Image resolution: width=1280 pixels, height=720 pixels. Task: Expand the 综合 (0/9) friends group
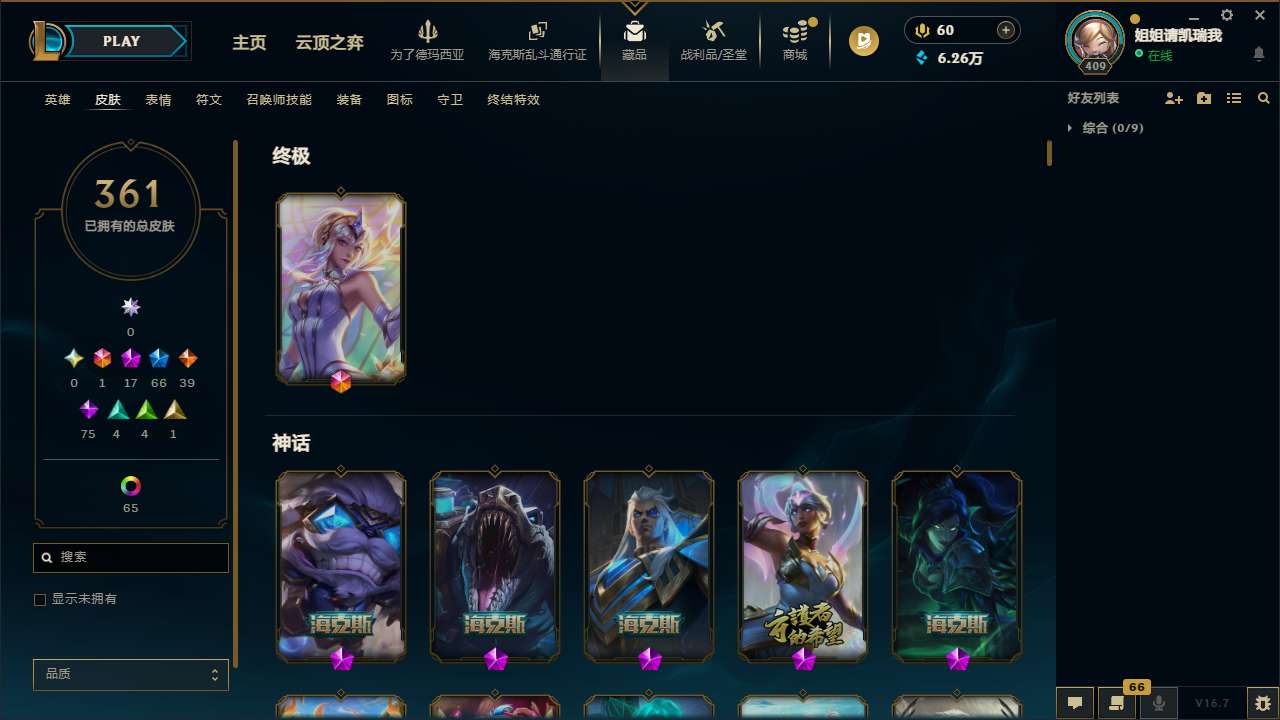click(1072, 128)
